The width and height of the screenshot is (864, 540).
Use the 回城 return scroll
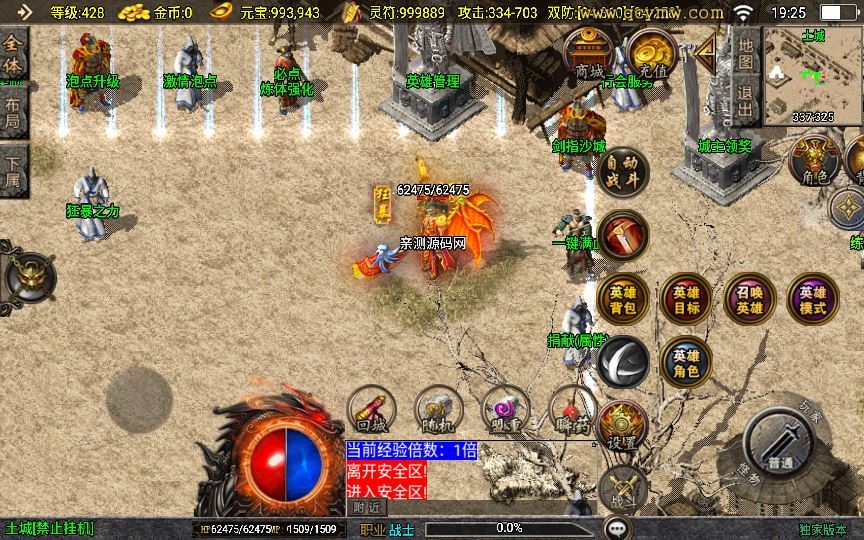[371, 410]
